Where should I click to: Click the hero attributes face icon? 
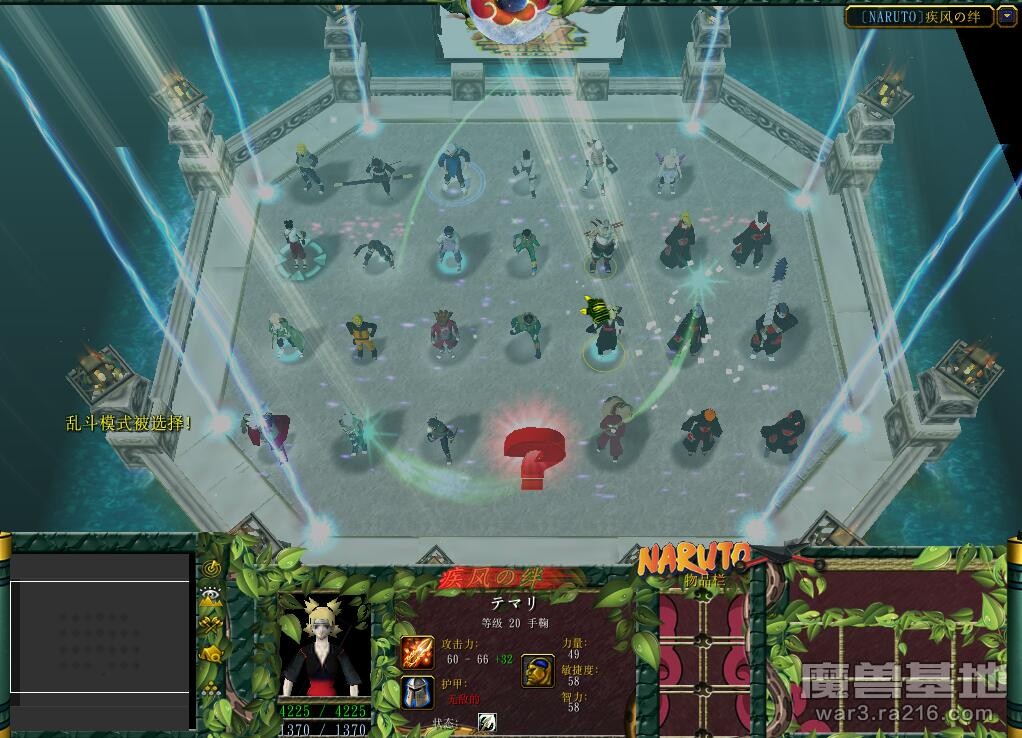(538, 671)
